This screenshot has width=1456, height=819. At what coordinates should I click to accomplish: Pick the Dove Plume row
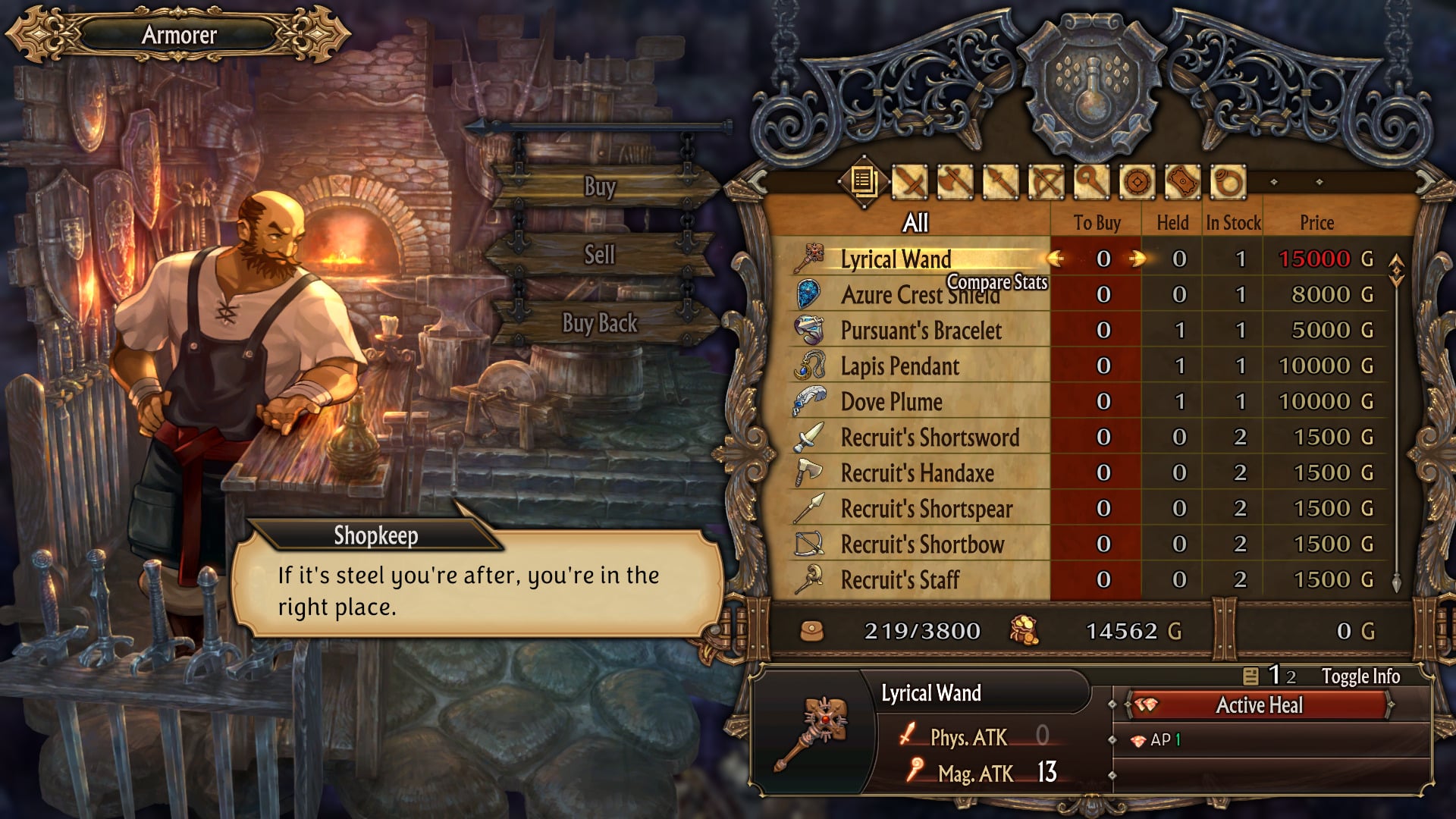click(891, 402)
